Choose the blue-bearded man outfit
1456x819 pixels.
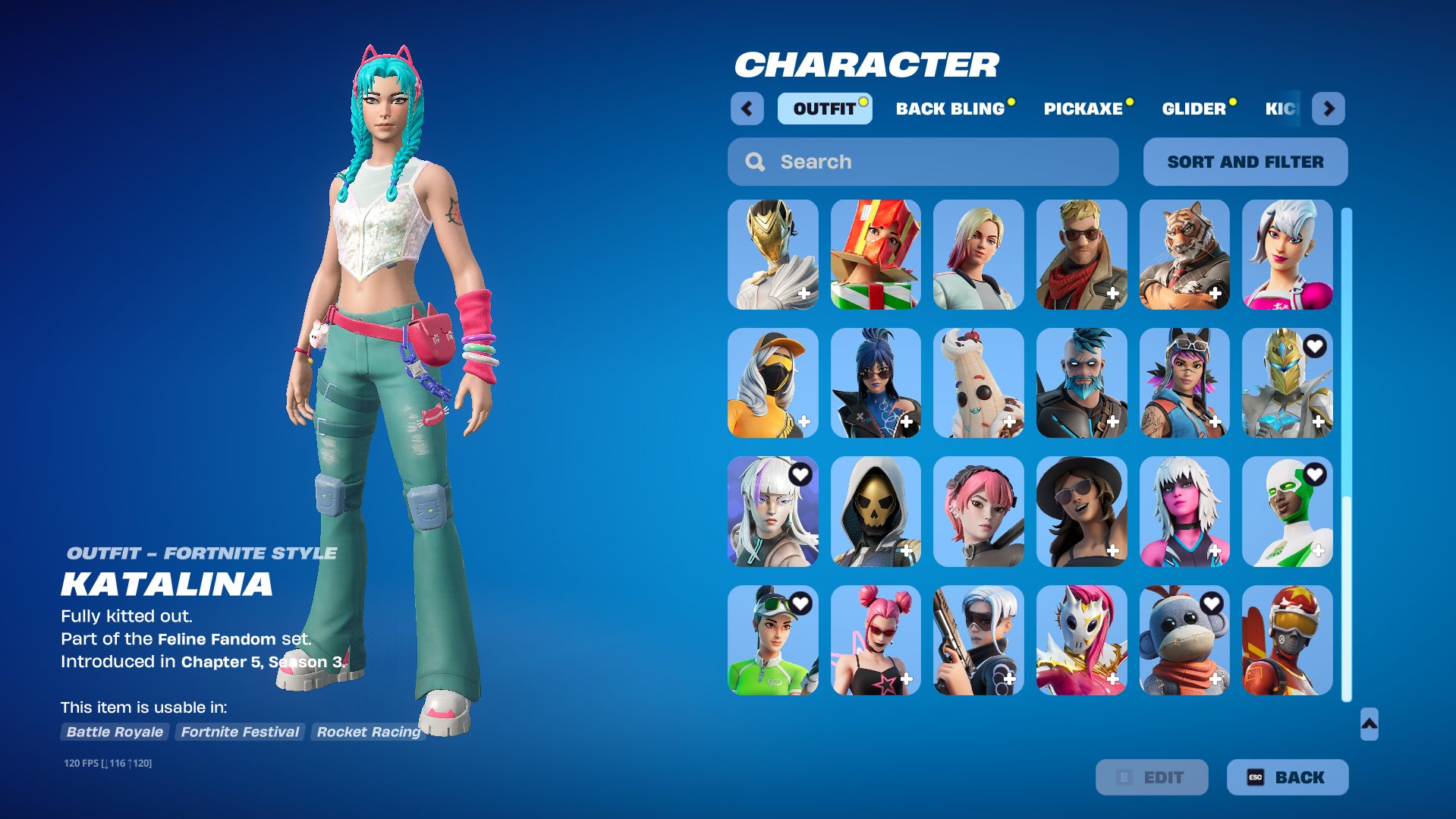click(x=1081, y=383)
